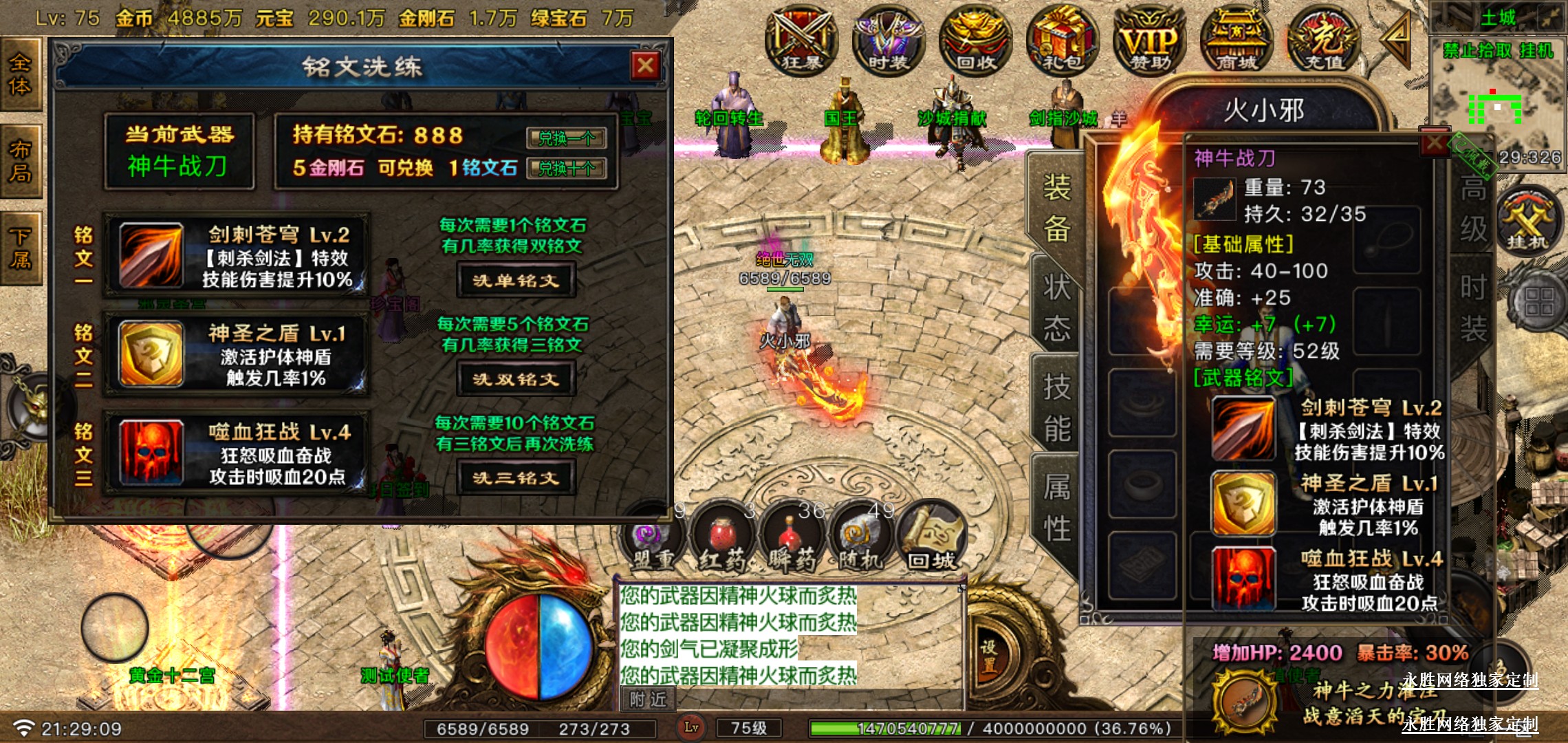Switch to the 状态 status tab
1568x743 pixels.
1056,308
